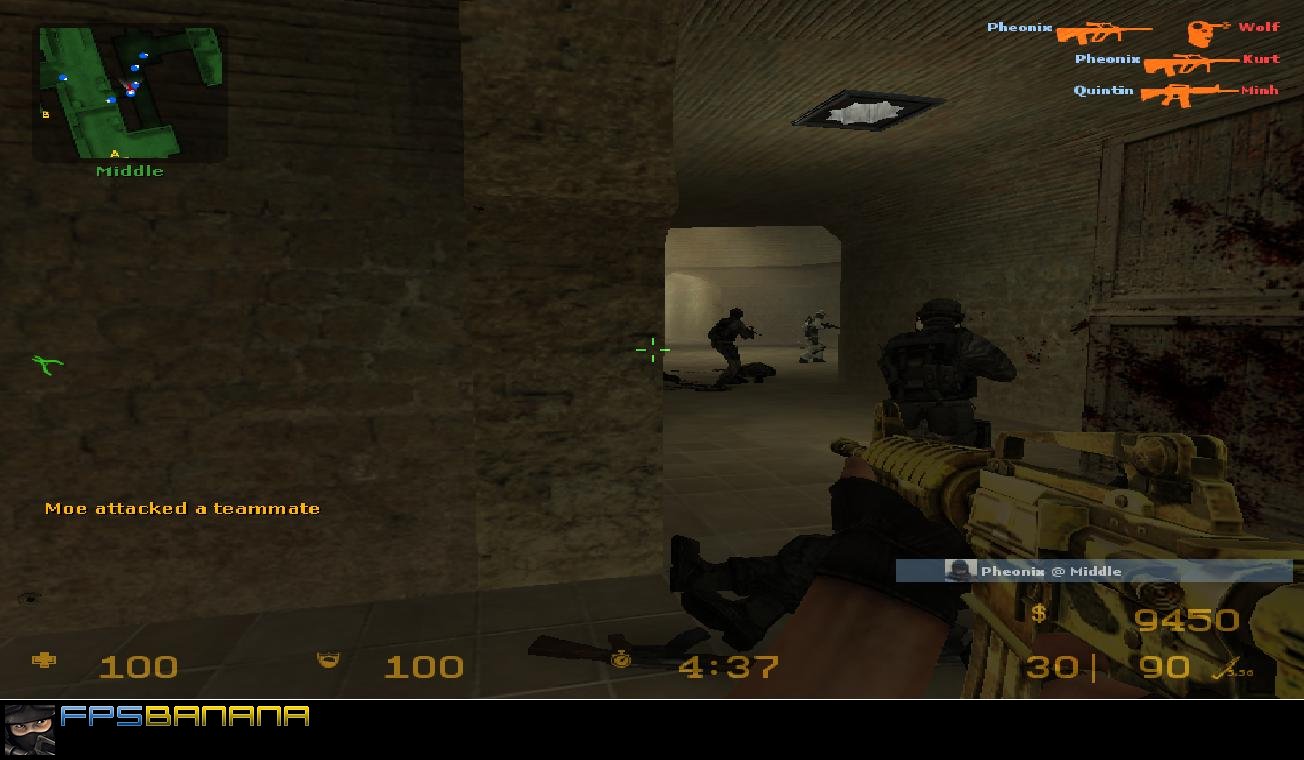Select the kevlar armor icon beside 100
The height and width of the screenshot is (760, 1304).
(x=329, y=661)
